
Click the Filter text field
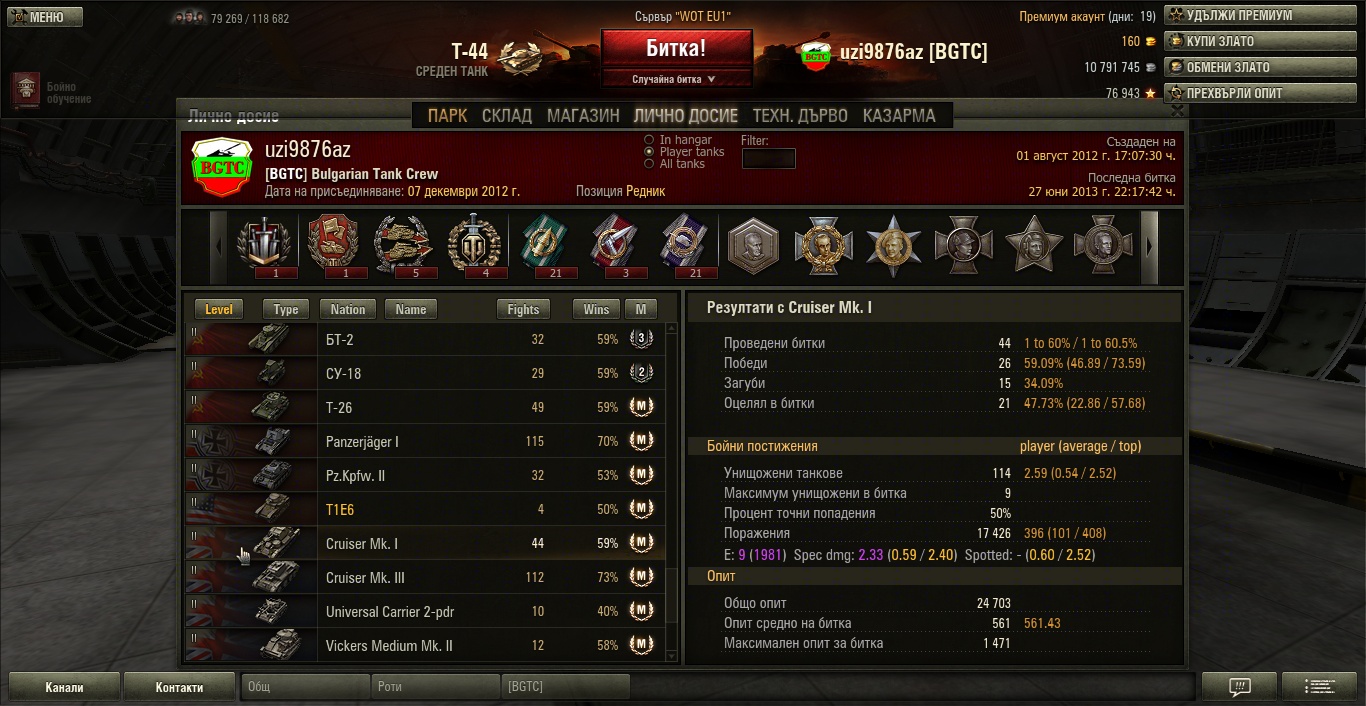click(768, 158)
